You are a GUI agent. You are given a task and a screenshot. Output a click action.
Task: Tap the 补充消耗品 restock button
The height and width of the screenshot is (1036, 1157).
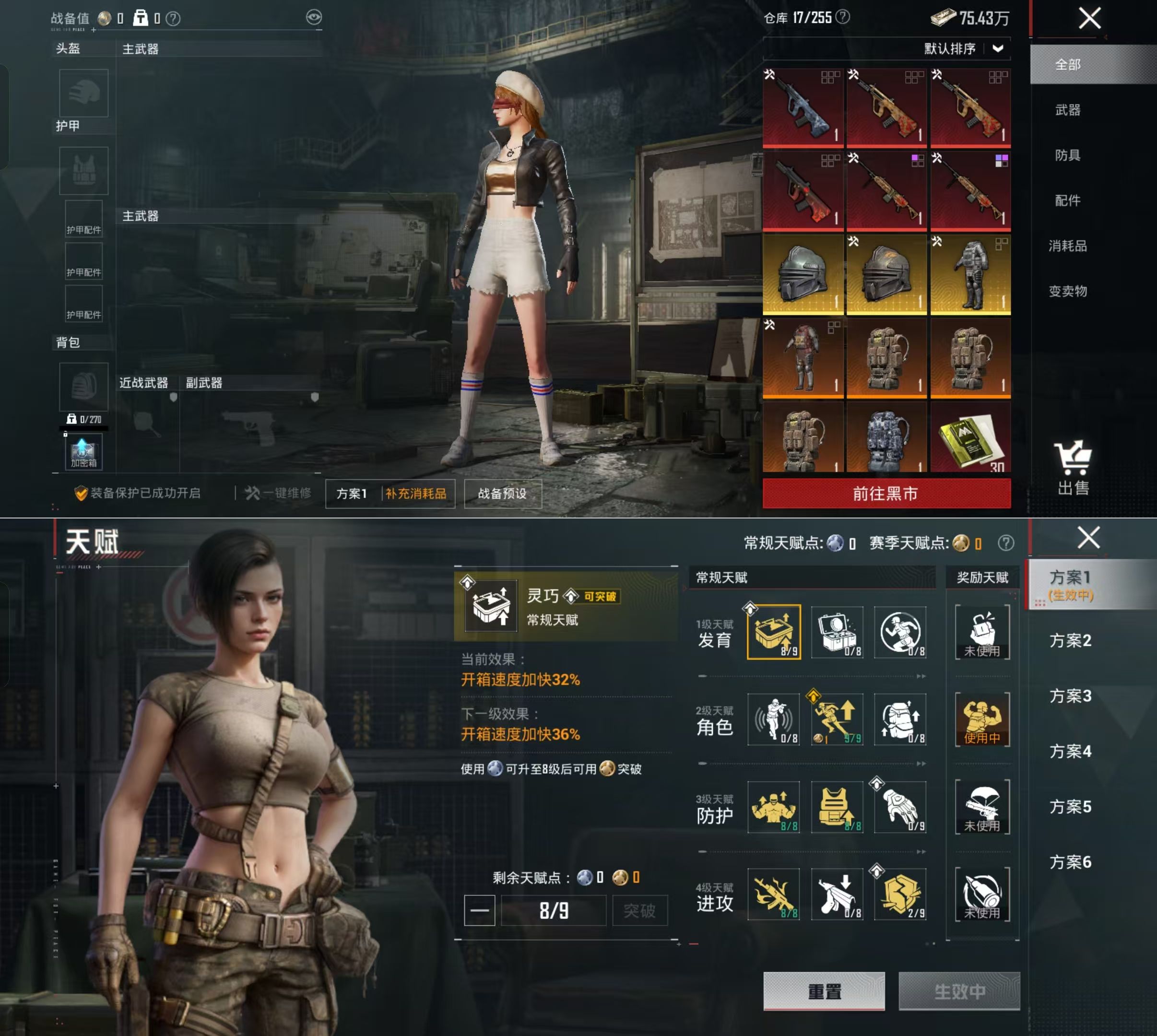click(x=416, y=494)
